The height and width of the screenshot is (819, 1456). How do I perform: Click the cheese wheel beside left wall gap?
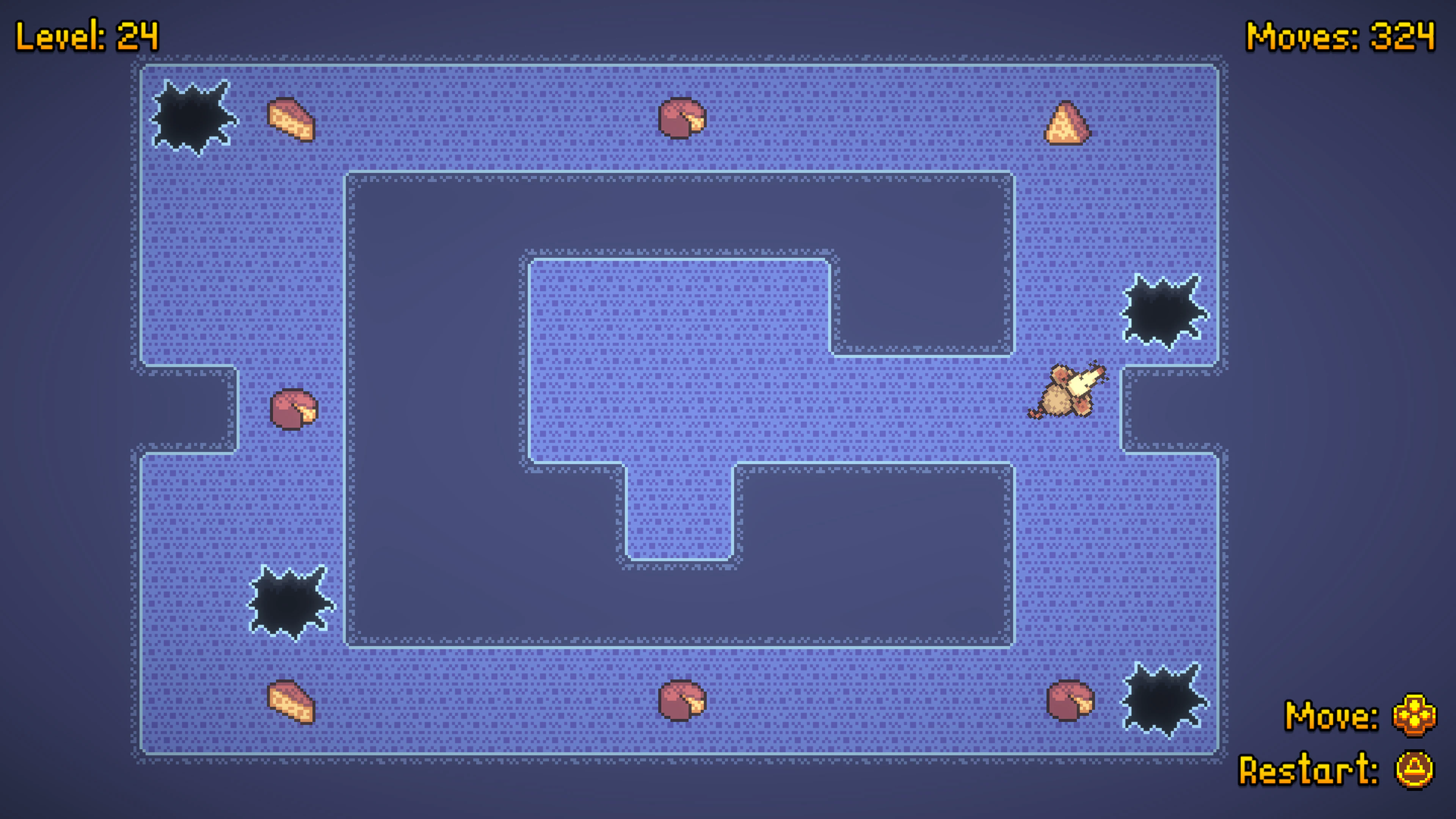pyautogui.click(x=294, y=409)
